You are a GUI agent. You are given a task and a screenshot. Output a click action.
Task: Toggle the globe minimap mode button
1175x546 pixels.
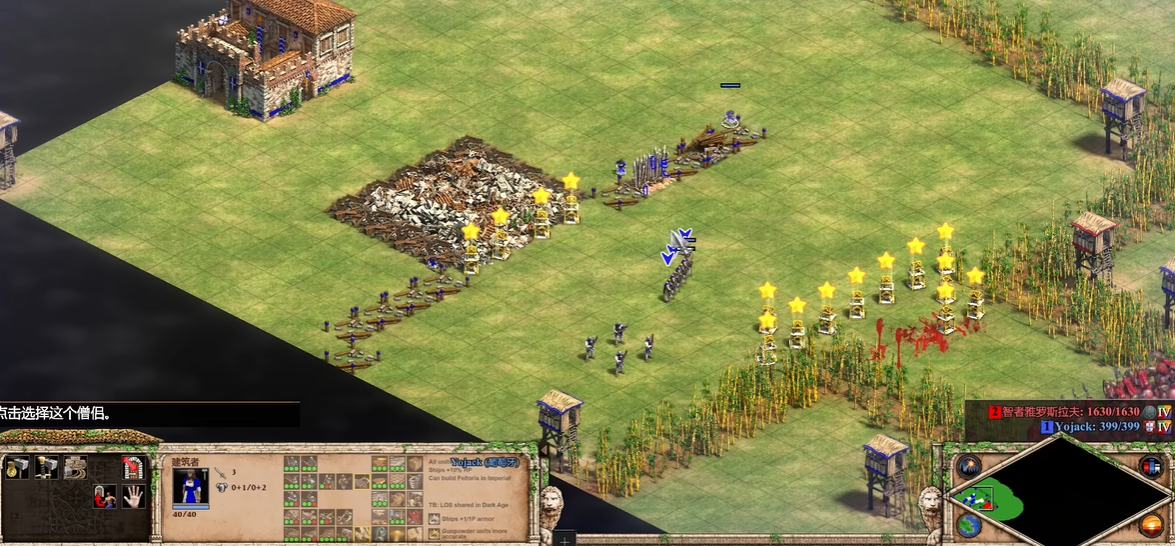pyautogui.click(x=968, y=525)
